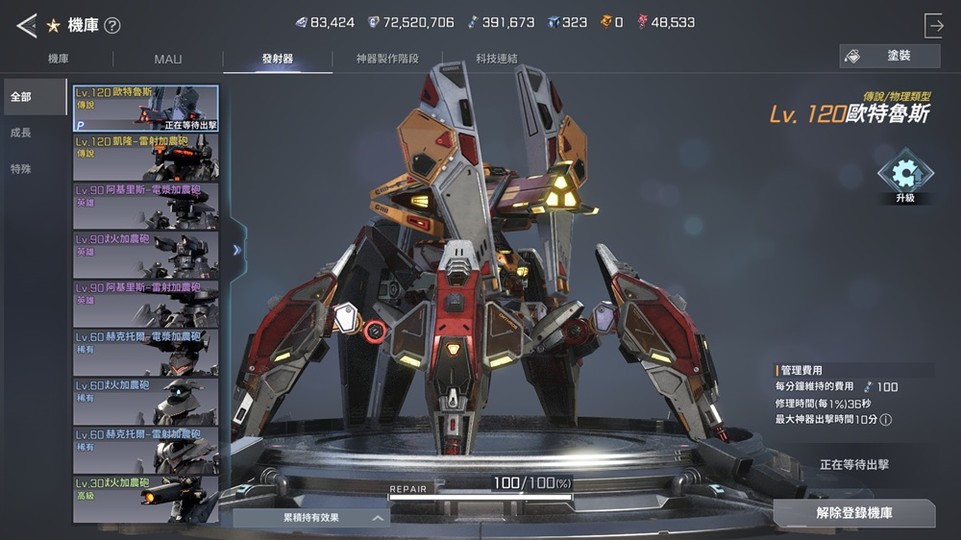Click the 升級 upgrade gear icon

click(905, 175)
